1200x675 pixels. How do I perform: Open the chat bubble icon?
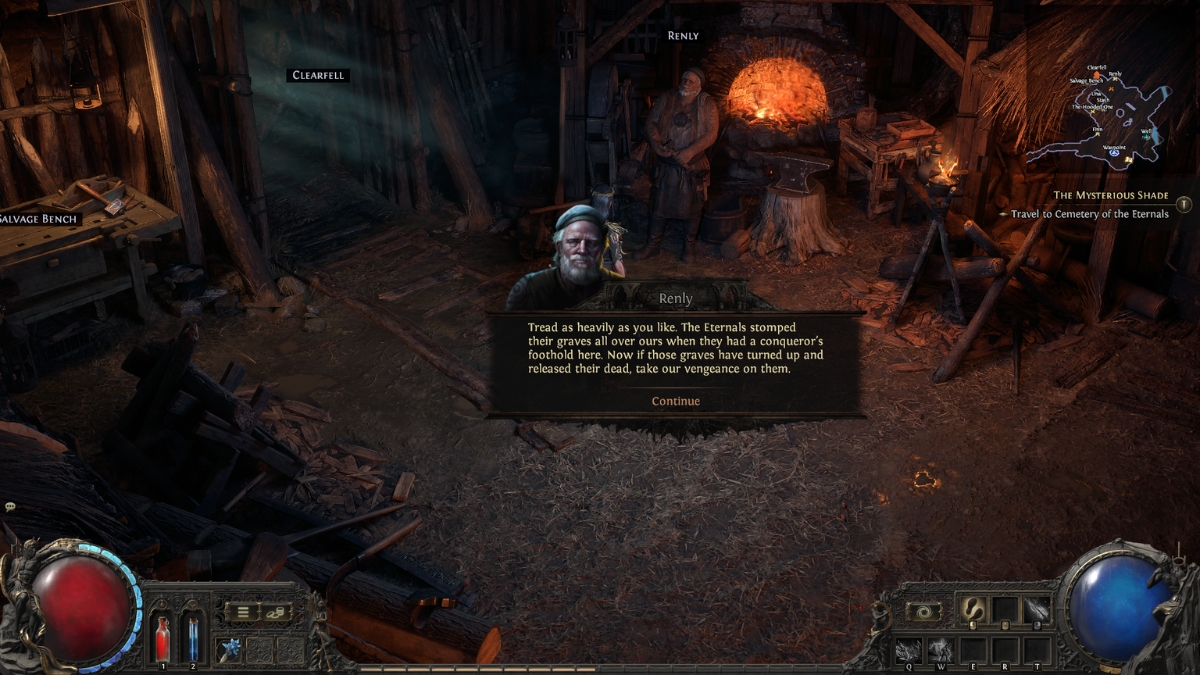[x=9, y=507]
